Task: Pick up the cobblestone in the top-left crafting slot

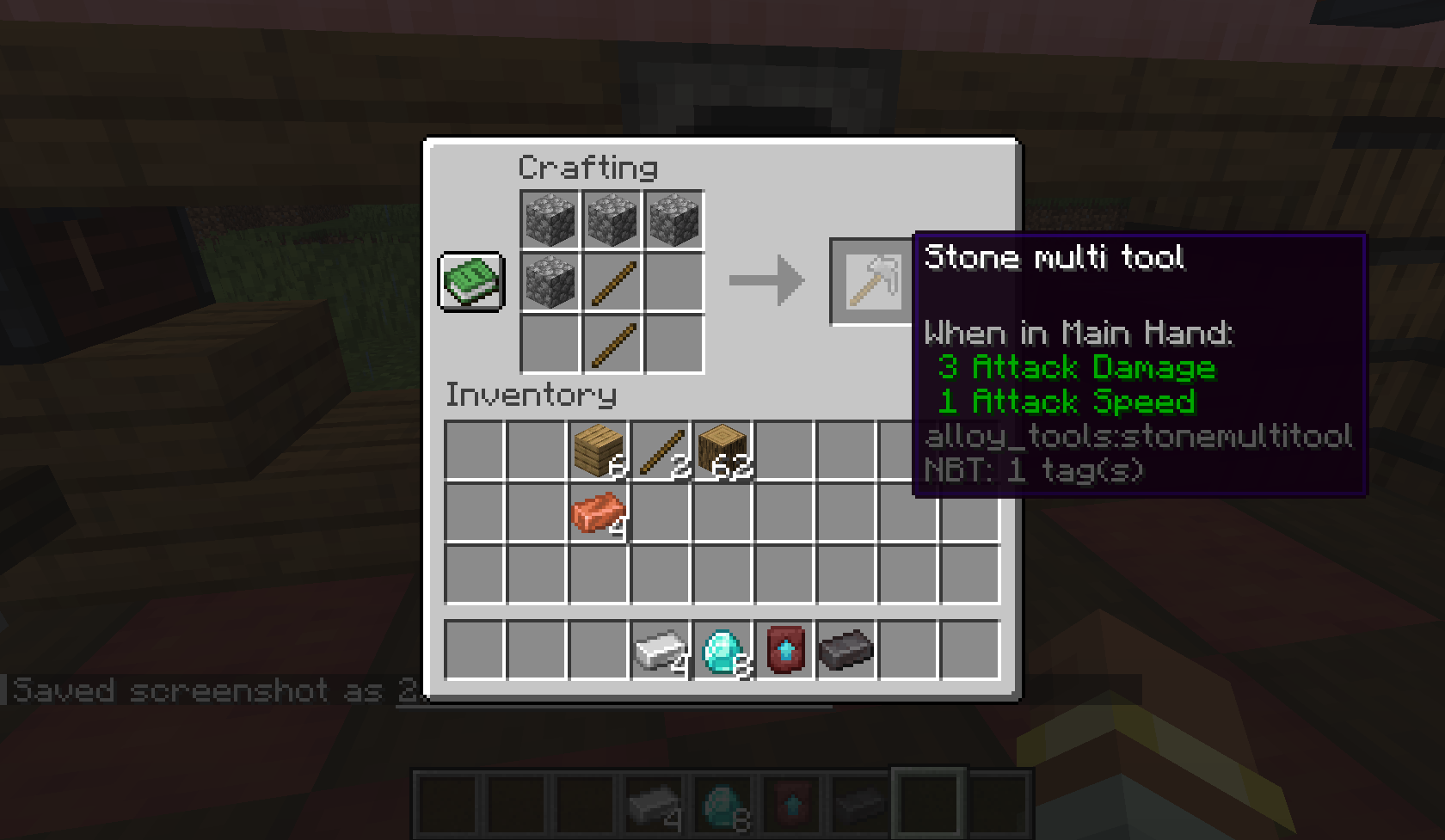Action: (x=549, y=218)
